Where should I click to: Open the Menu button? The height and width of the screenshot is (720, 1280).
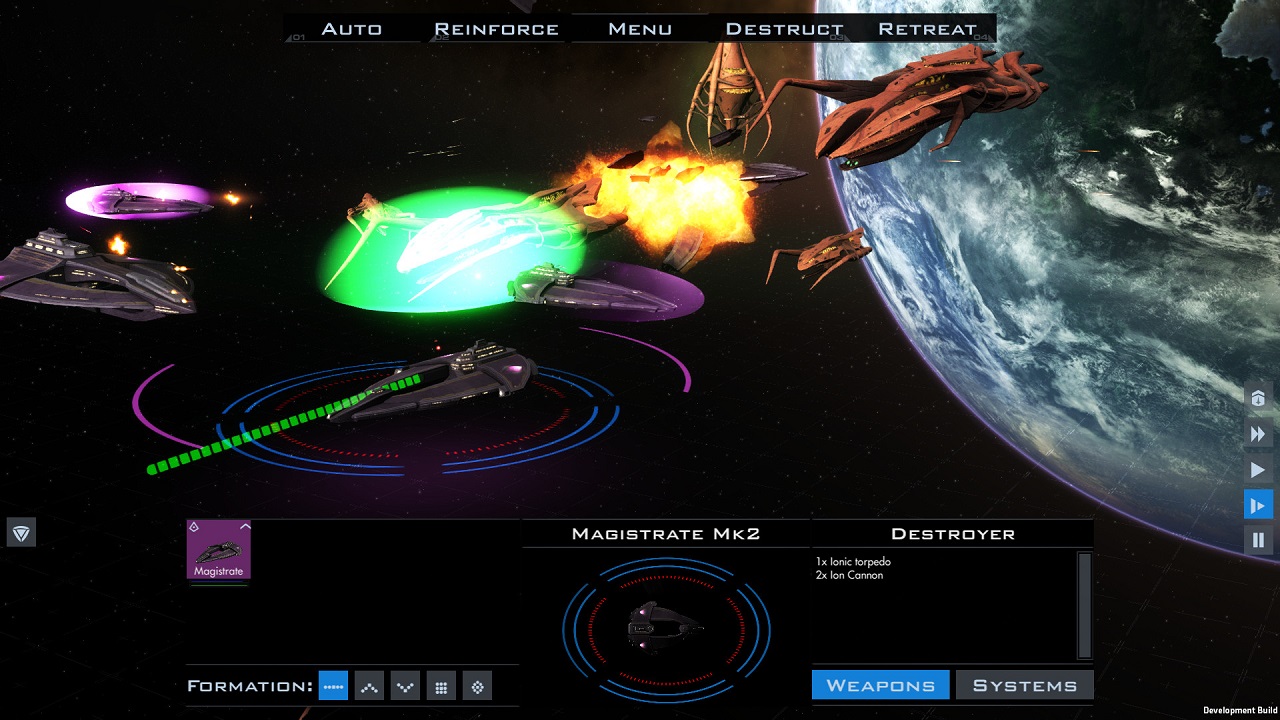pyautogui.click(x=639, y=29)
